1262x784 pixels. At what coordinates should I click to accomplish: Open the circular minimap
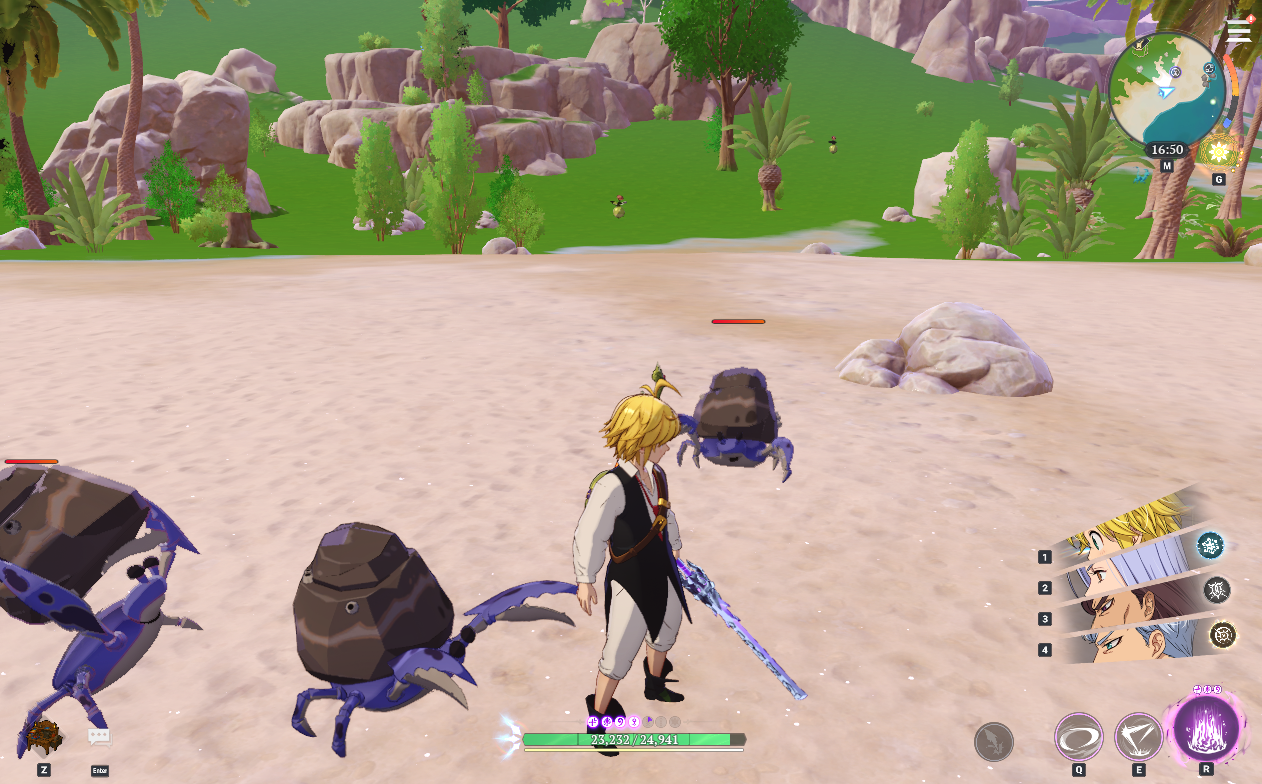1167,90
